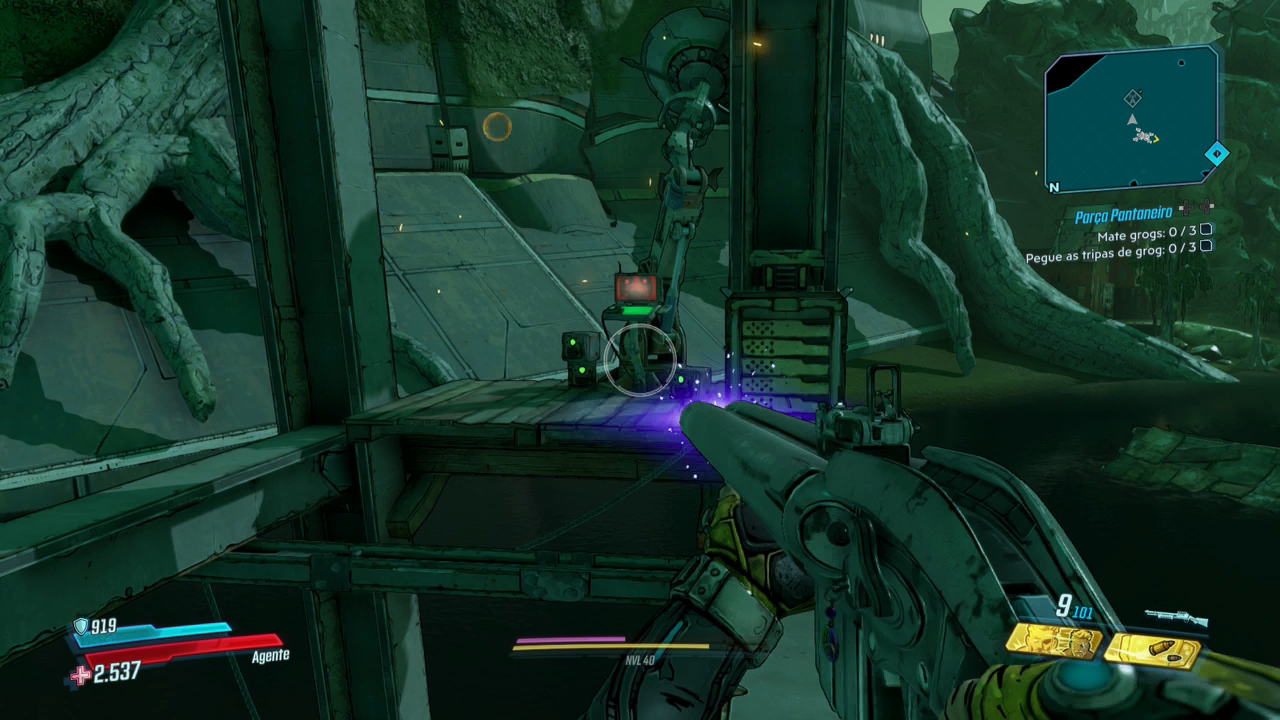1280x720 pixels.
Task: Open the minimap in the corner
Action: [x=1131, y=119]
